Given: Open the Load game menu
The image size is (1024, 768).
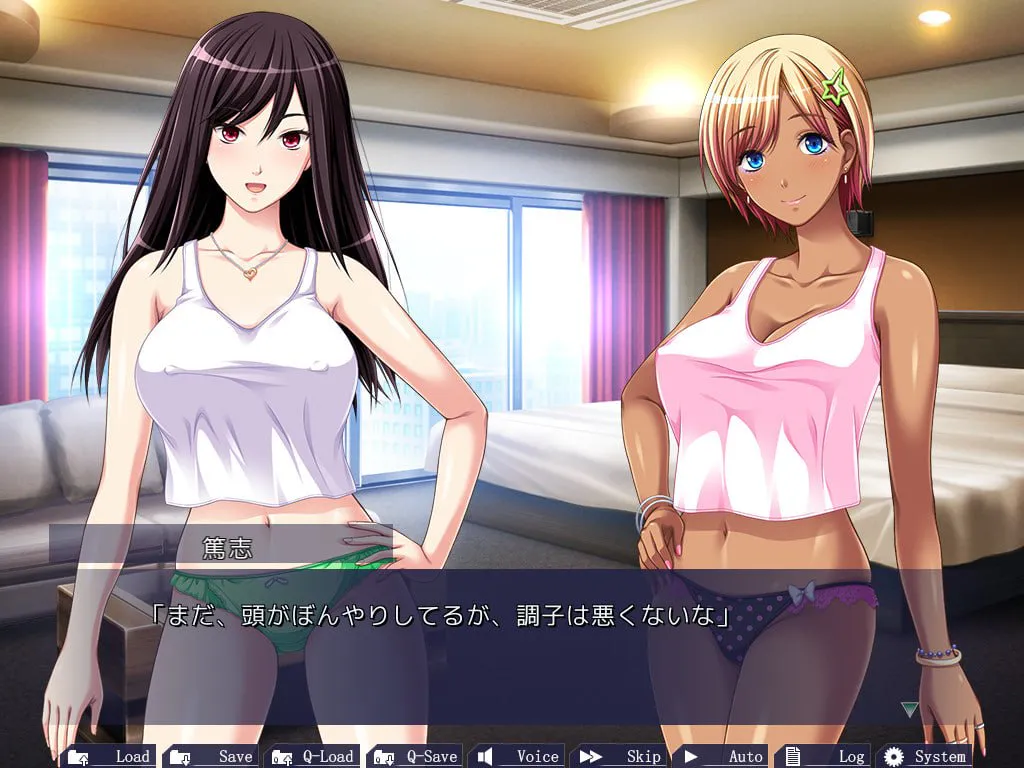Looking at the screenshot, I should pyautogui.click(x=108, y=756).
